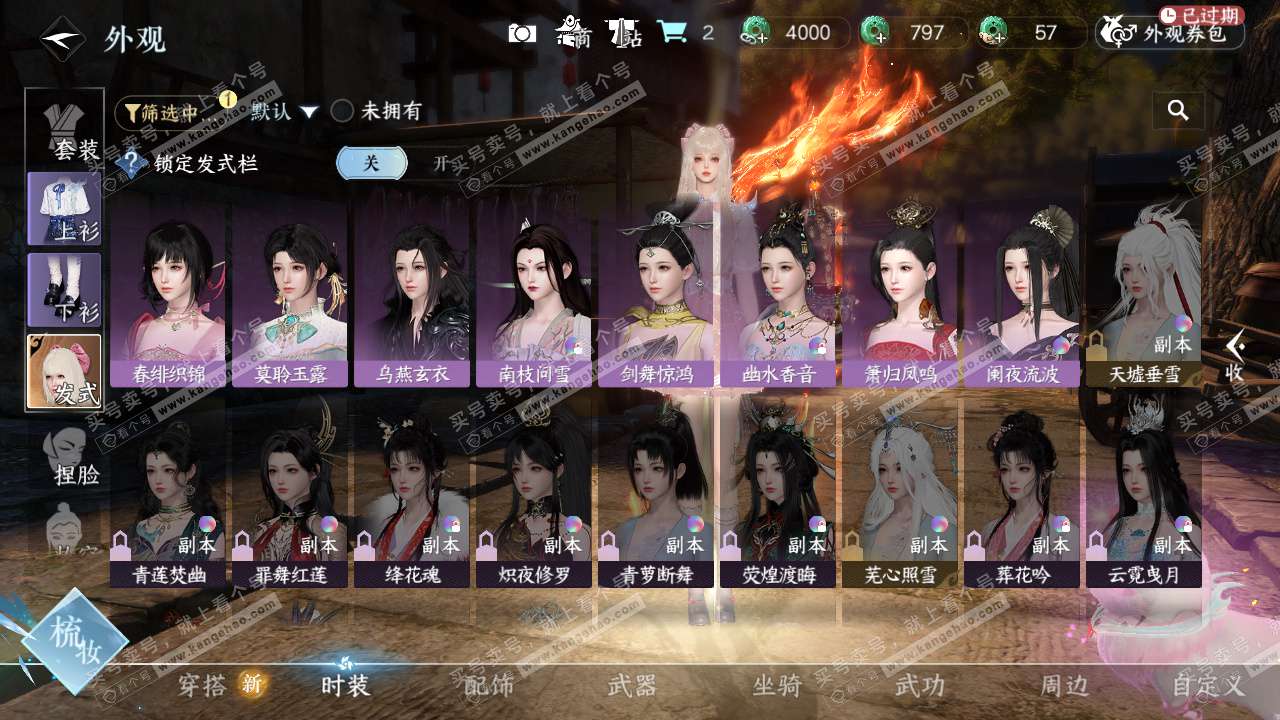Tick the 未拥有 checkbox

(343, 112)
